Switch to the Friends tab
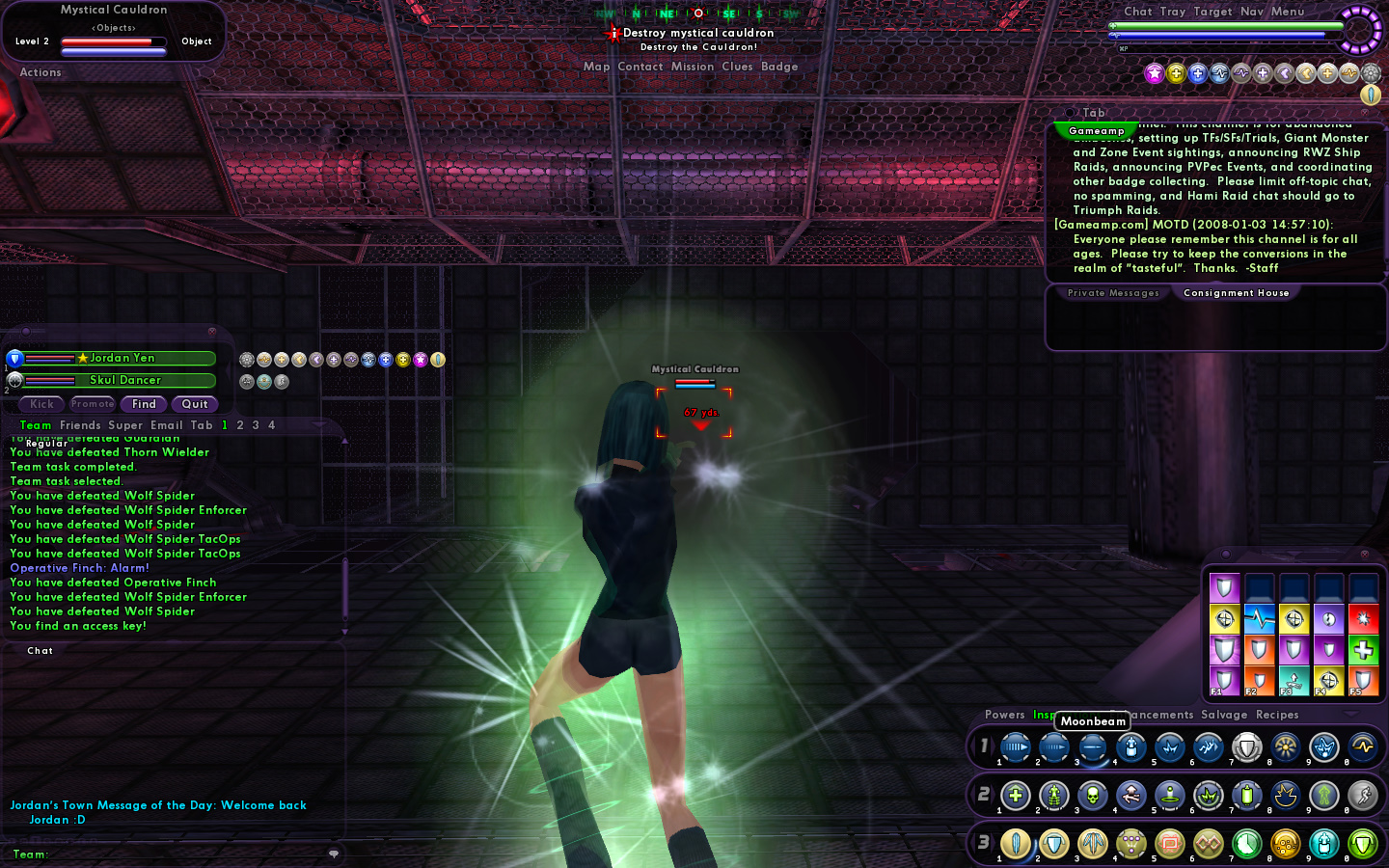 pos(80,425)
